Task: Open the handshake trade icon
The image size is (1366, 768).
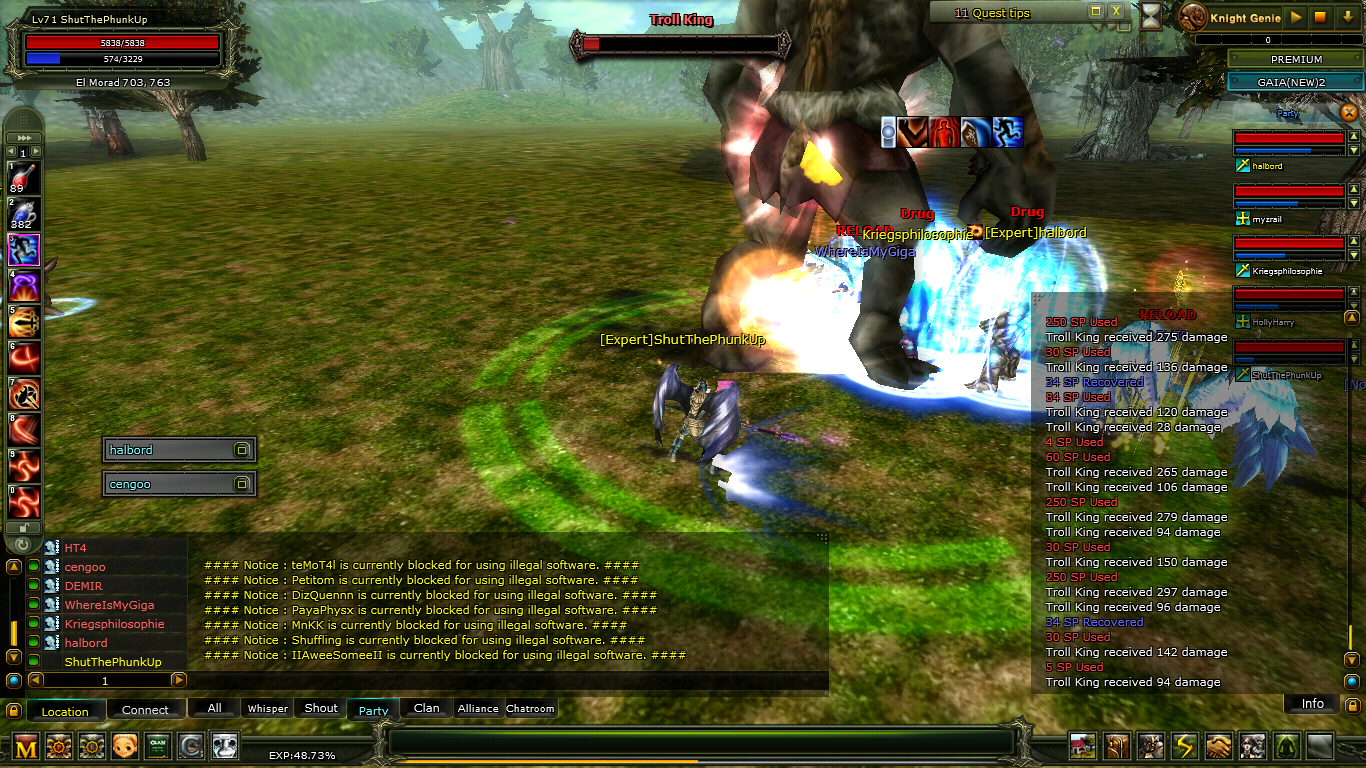Action: [1217, 746]
